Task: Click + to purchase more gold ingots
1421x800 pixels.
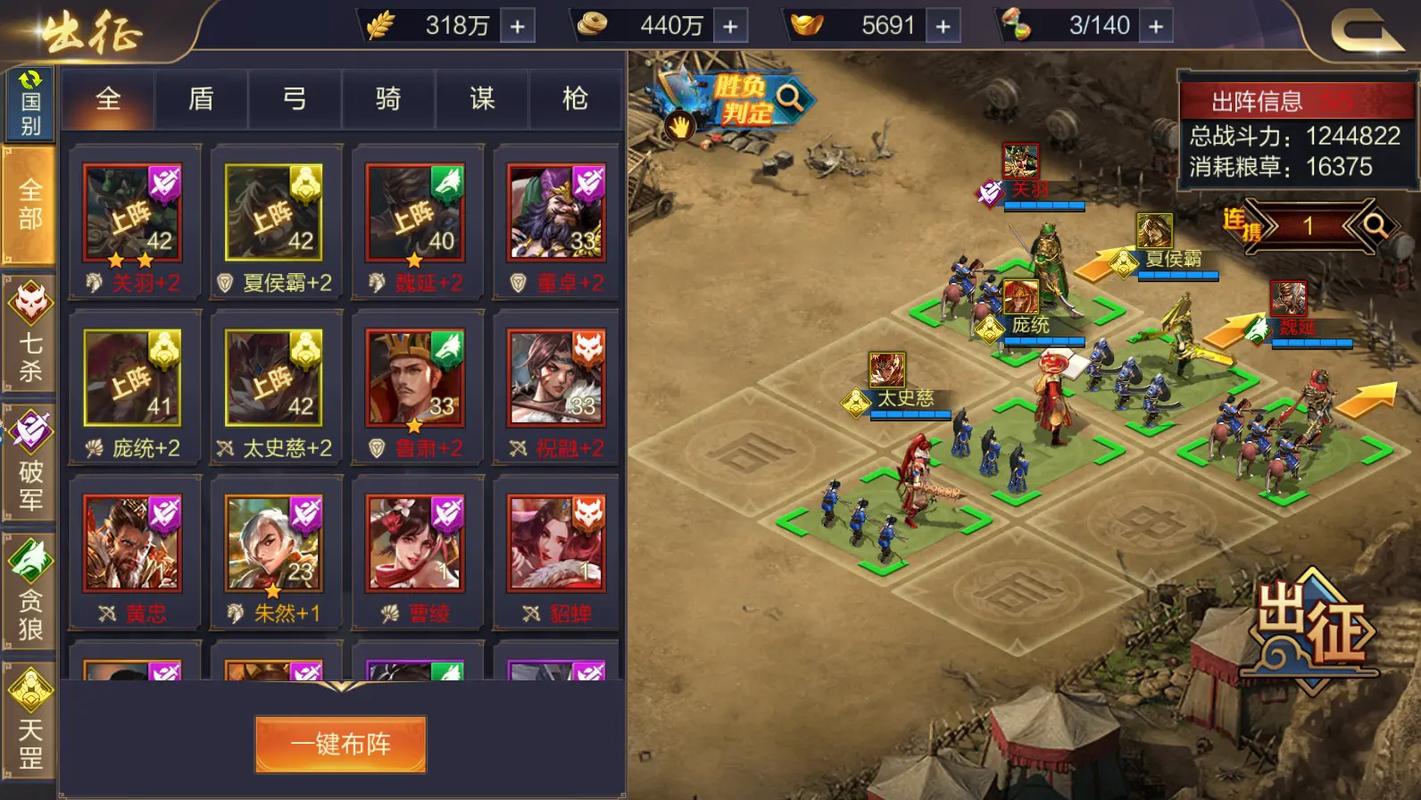Action: coord(942,26)
